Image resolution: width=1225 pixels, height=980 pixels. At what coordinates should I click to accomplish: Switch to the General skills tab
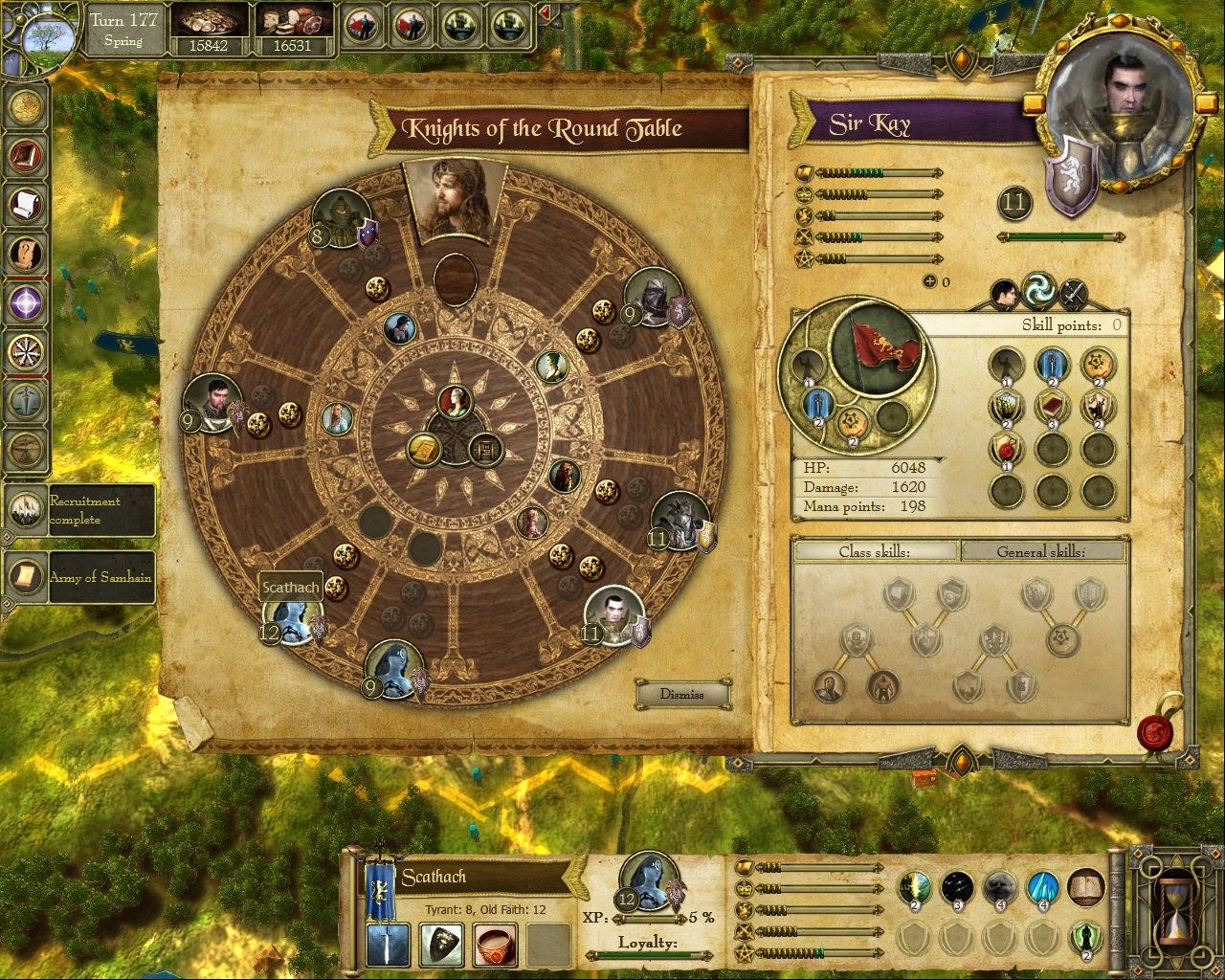click(x=1041, y=552)
